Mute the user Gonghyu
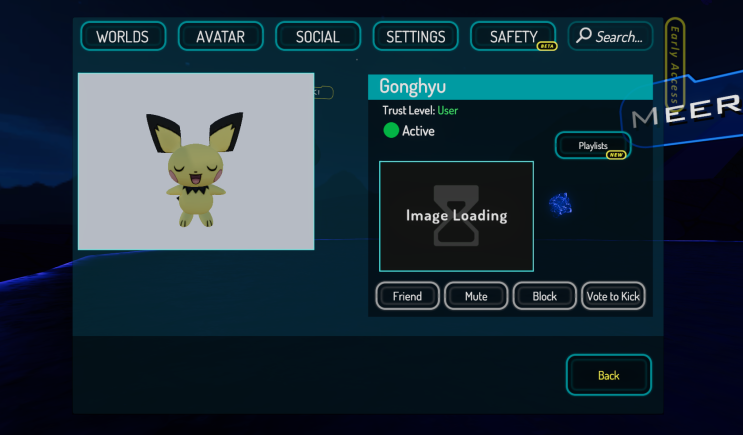 coord(476,296)
